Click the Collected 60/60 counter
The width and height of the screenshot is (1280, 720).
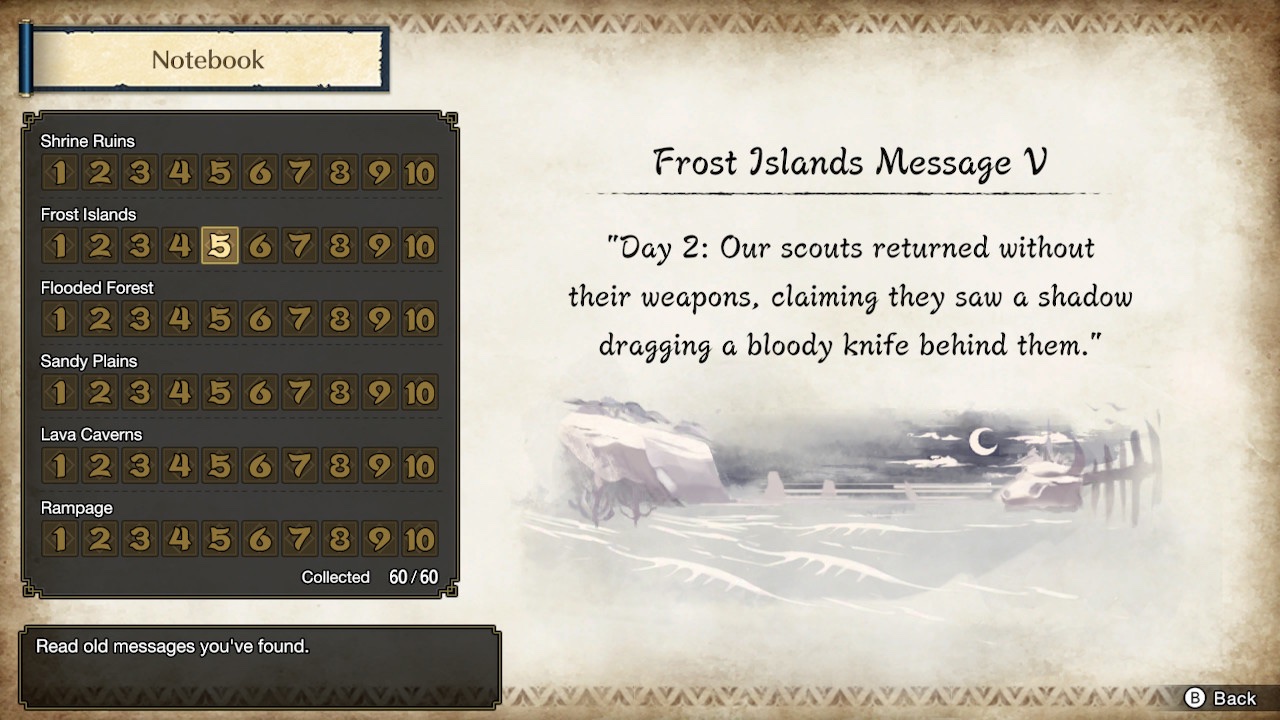pos(372,577)
